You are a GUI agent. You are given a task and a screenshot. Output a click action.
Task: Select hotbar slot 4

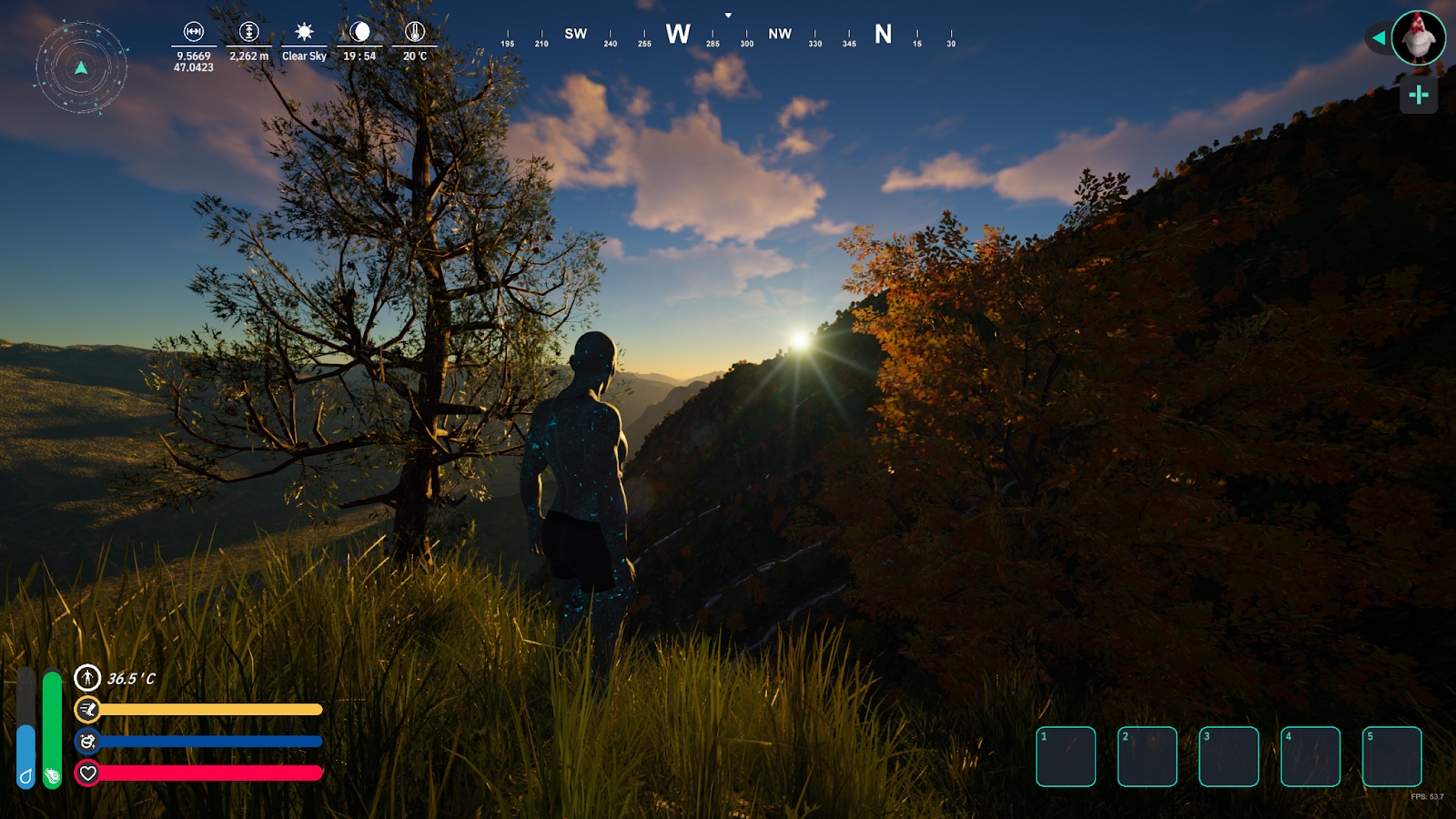(x=1310, y=756)
